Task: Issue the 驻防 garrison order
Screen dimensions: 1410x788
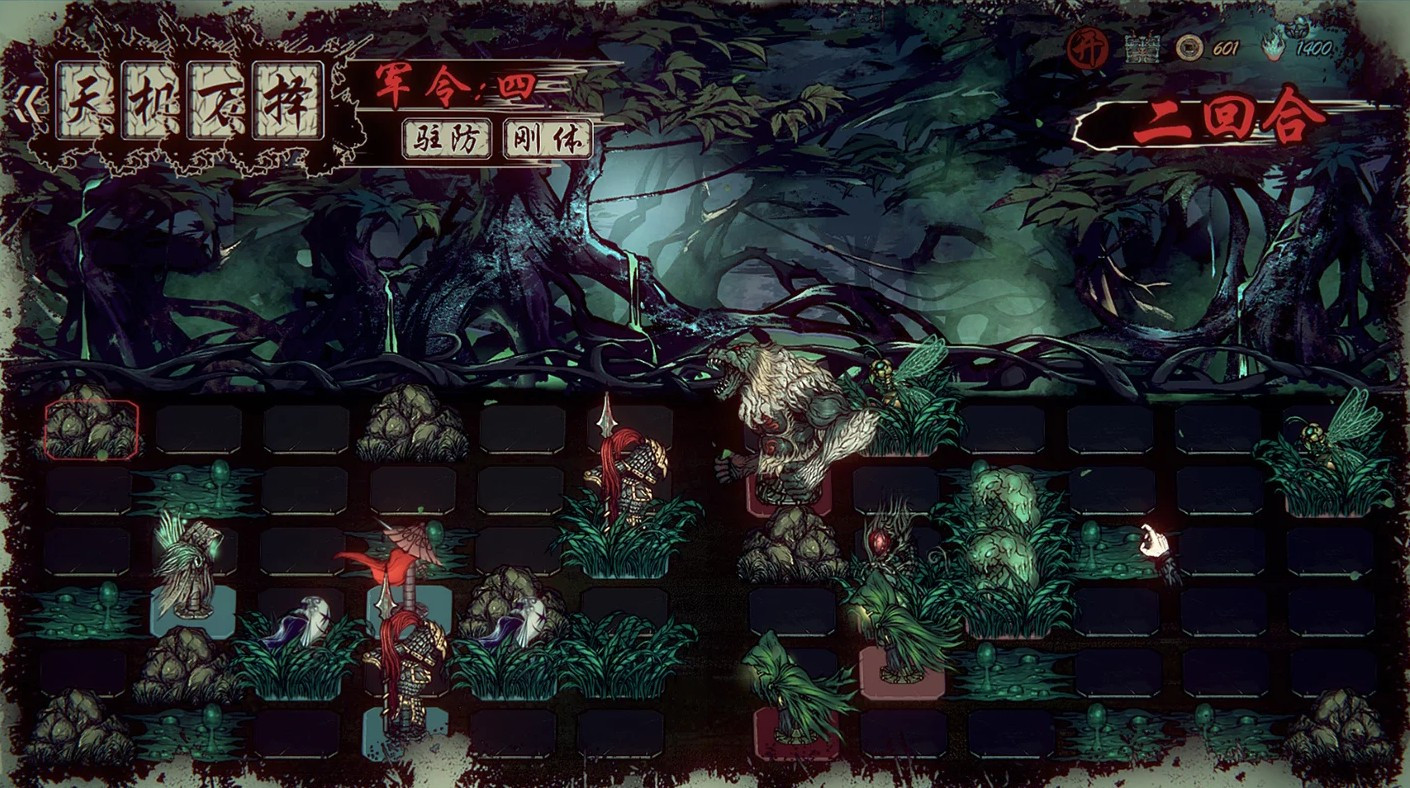Action: [x=447, y=139]
